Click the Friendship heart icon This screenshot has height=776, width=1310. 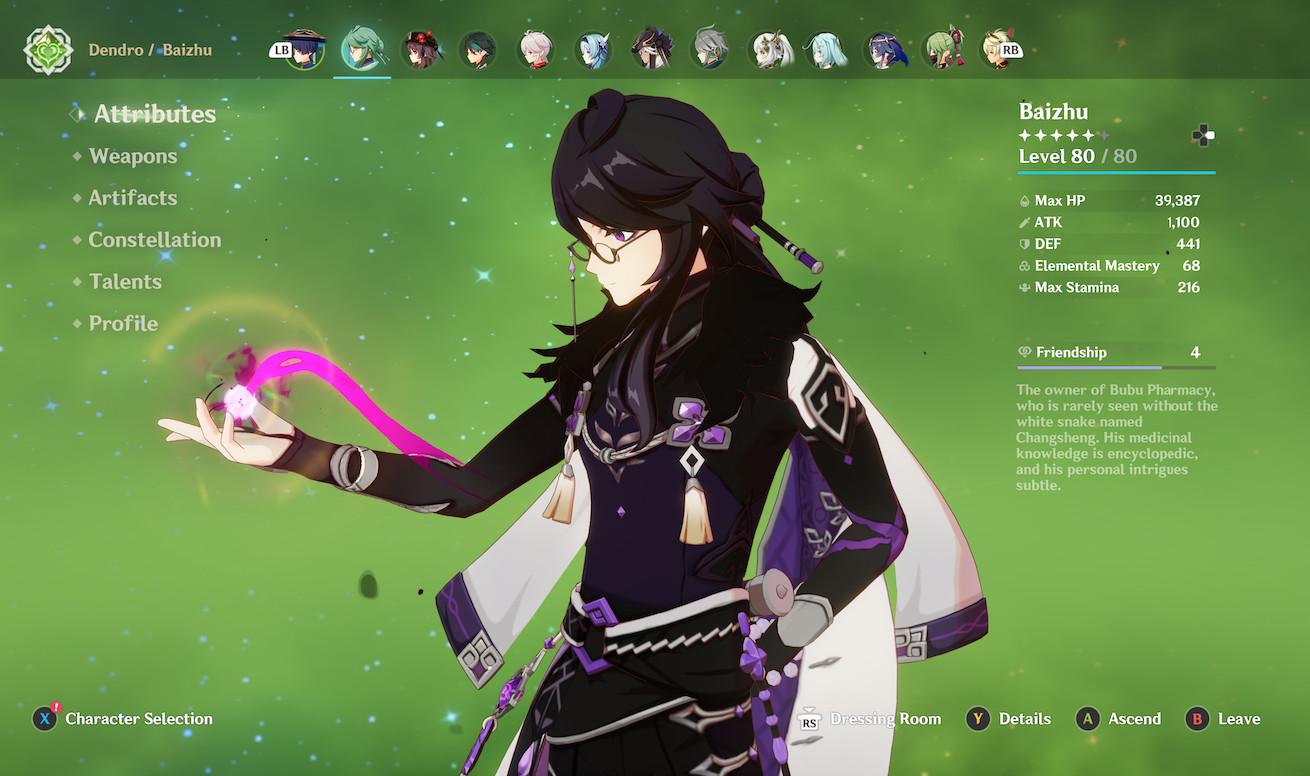point(1025,352)
